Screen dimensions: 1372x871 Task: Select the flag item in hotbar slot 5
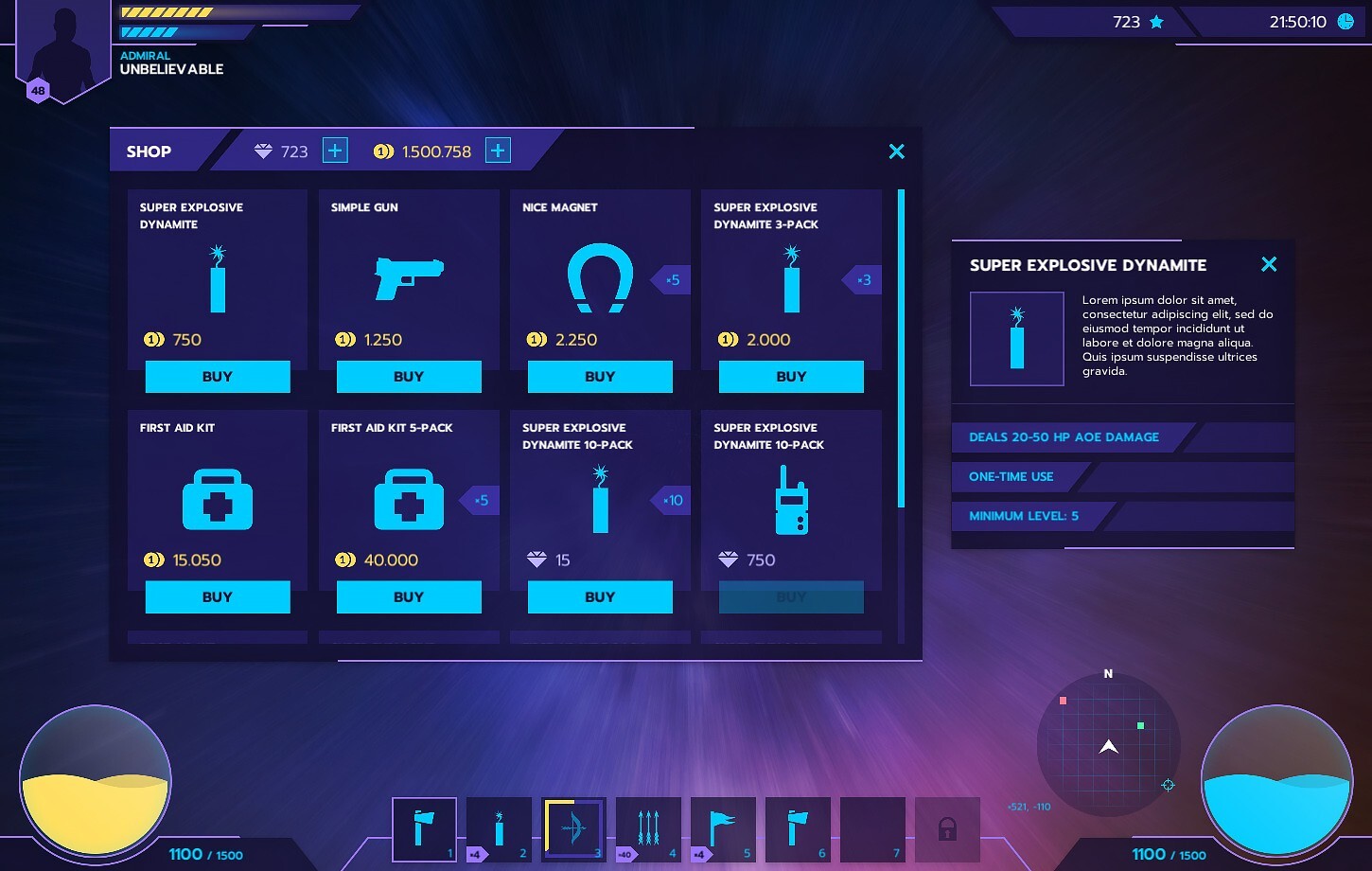point(723,828)
